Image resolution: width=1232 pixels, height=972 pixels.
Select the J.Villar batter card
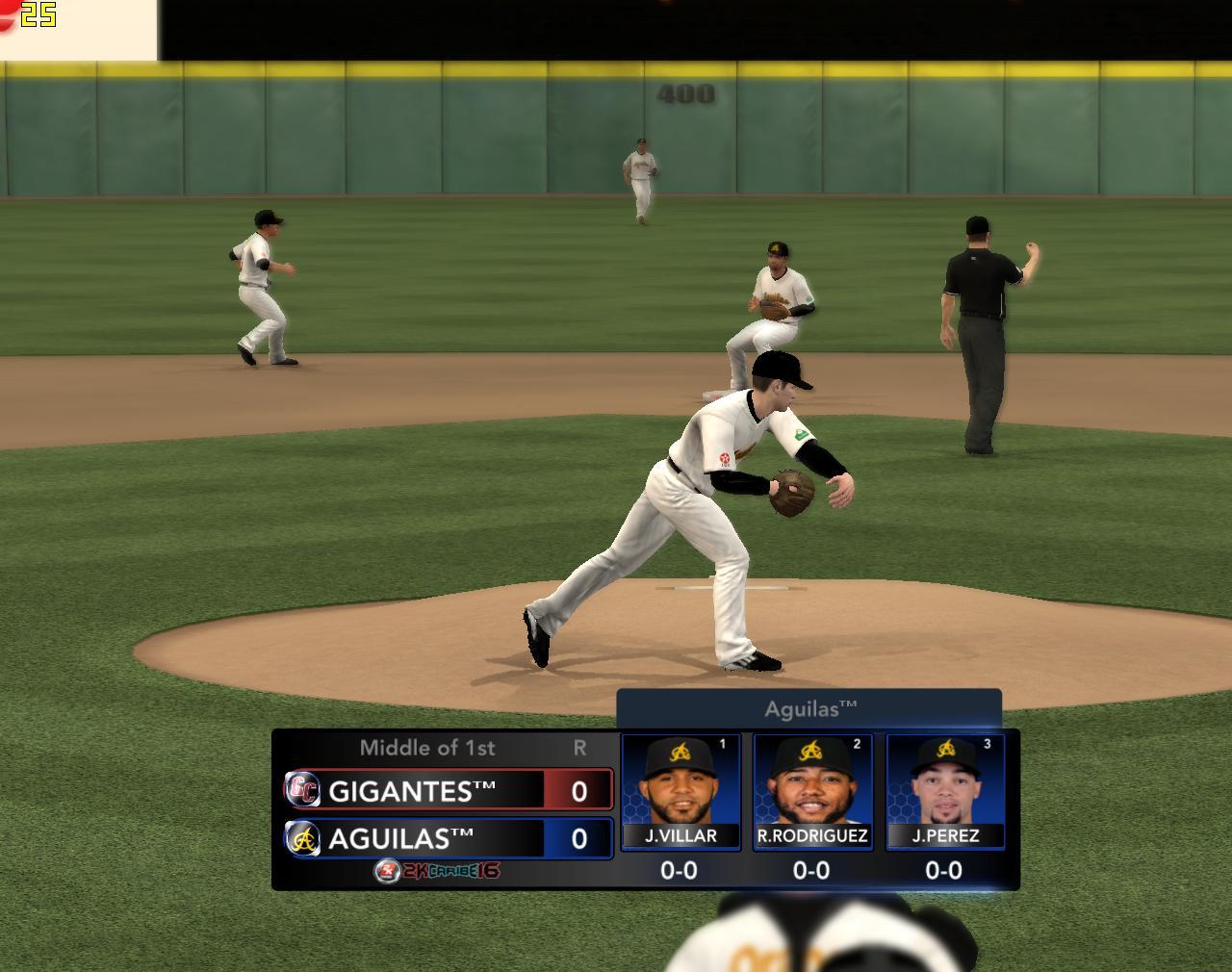[x=680, y=791]
